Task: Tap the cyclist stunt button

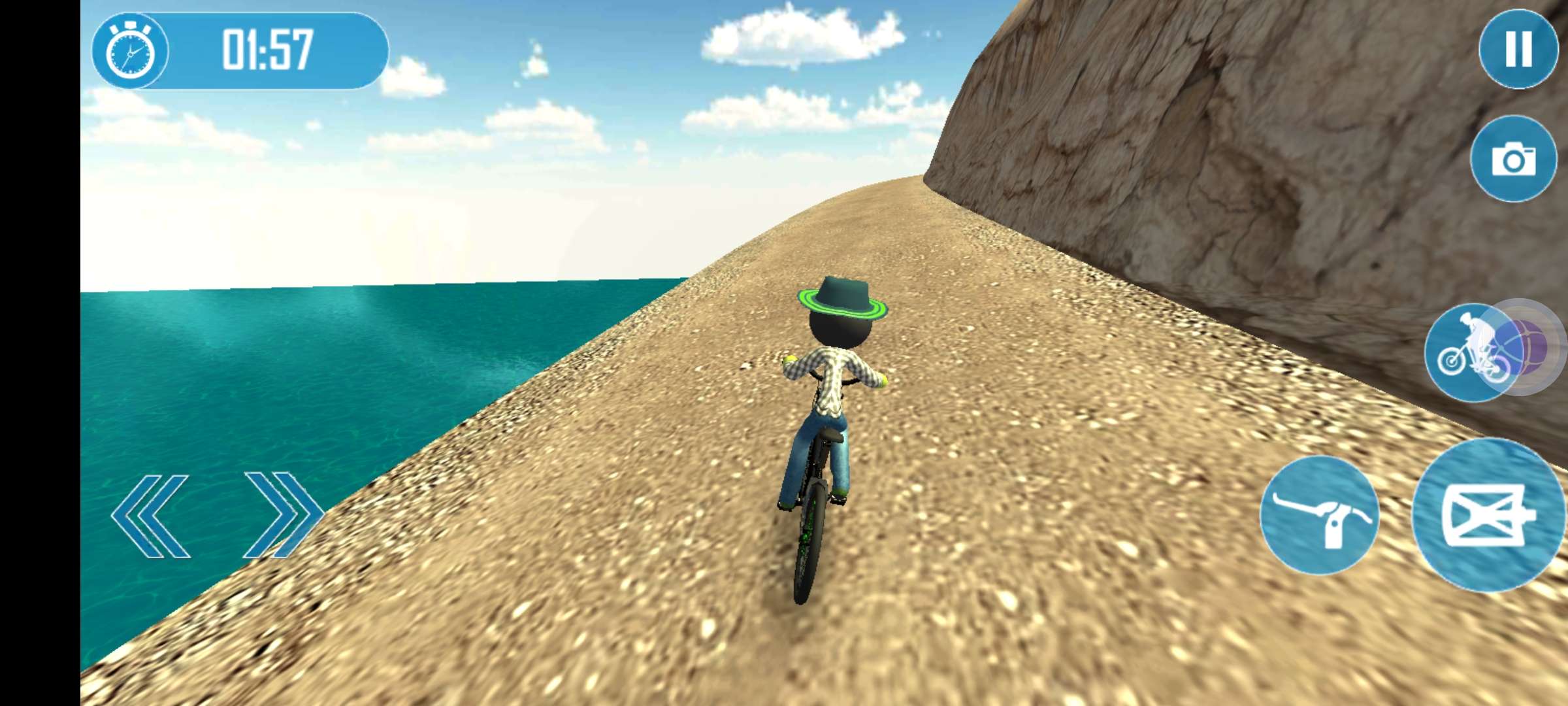Action: (1473, 354)
